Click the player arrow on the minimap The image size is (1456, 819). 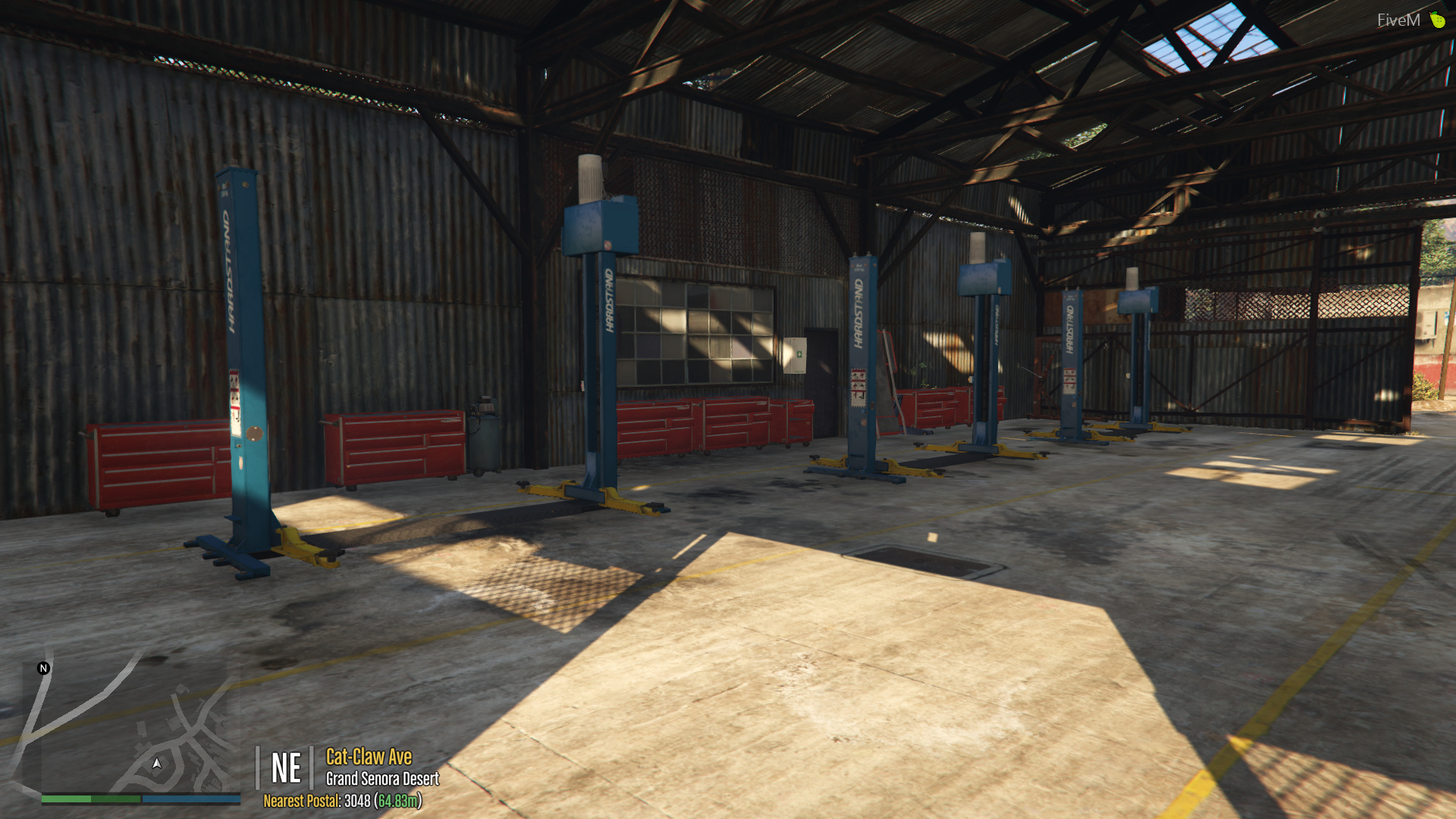(157, 764)
